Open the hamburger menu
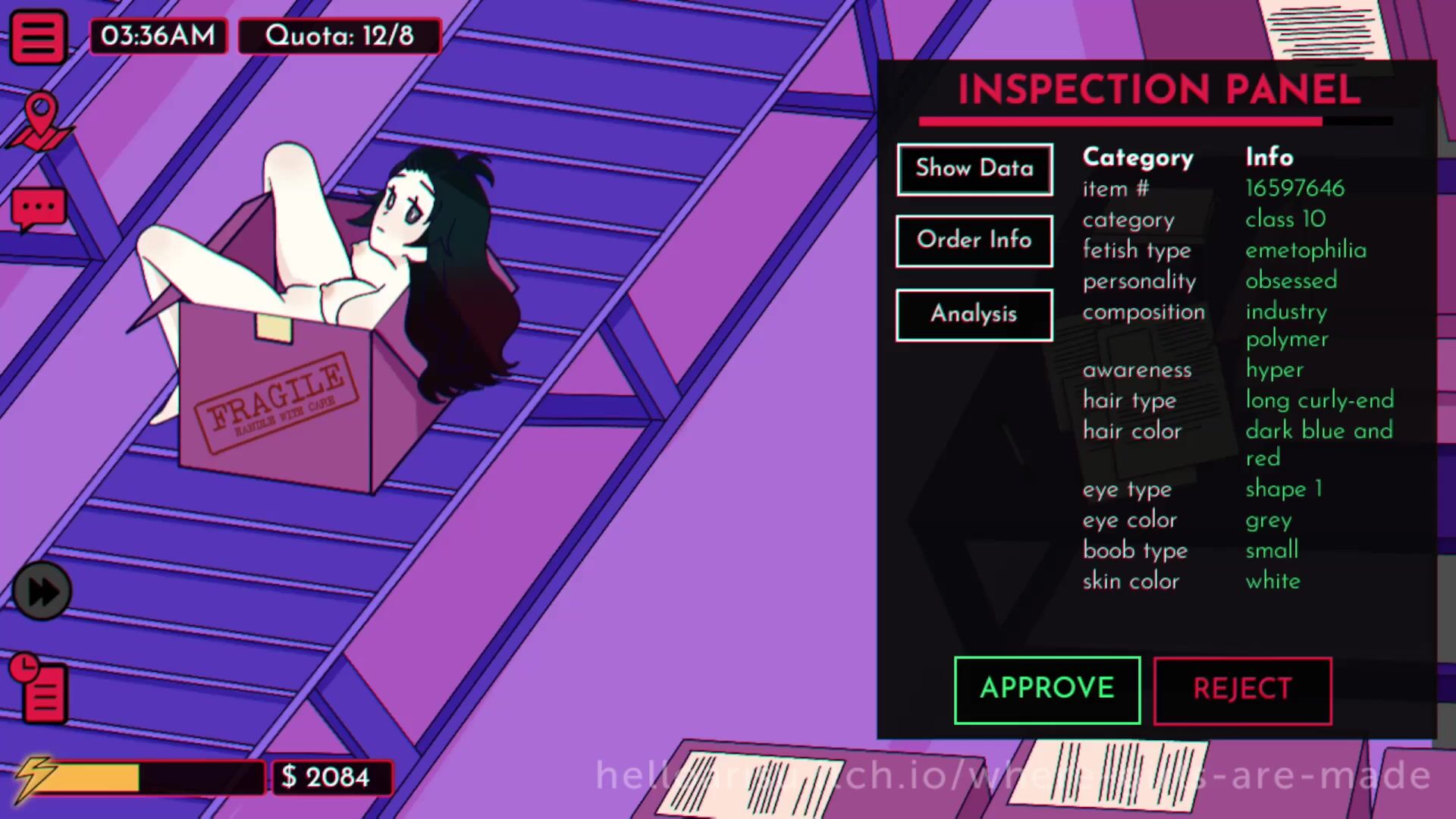The image size is (1456, 819). pos(37,36)
